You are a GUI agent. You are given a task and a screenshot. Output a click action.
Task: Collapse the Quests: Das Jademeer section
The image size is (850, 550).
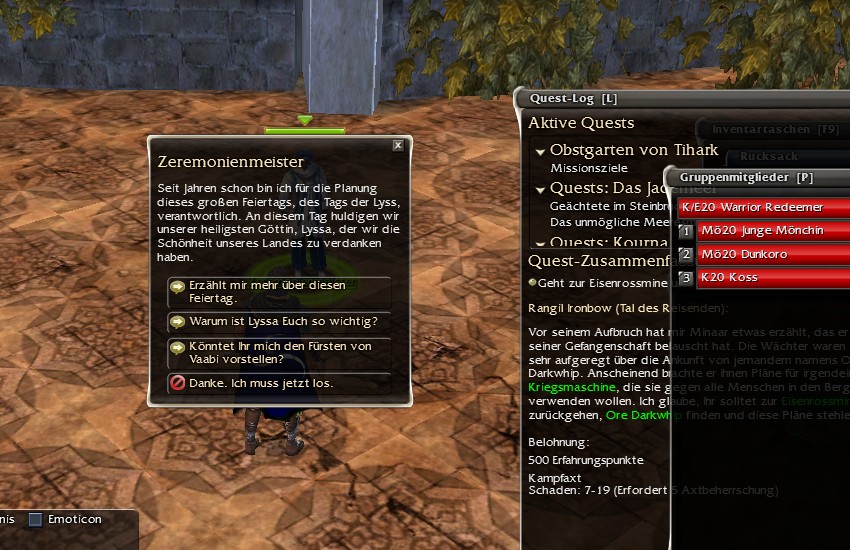pyautogui.click(x=541, y=190)
